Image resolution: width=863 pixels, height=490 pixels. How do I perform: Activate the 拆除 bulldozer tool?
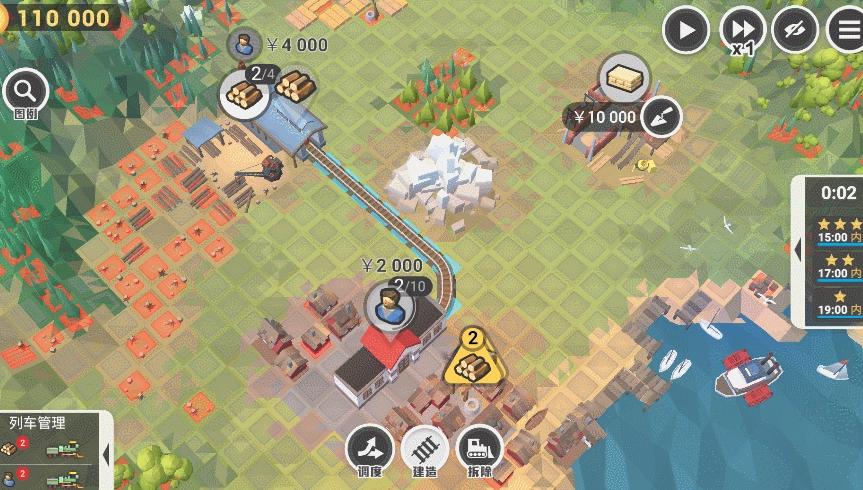479,449
